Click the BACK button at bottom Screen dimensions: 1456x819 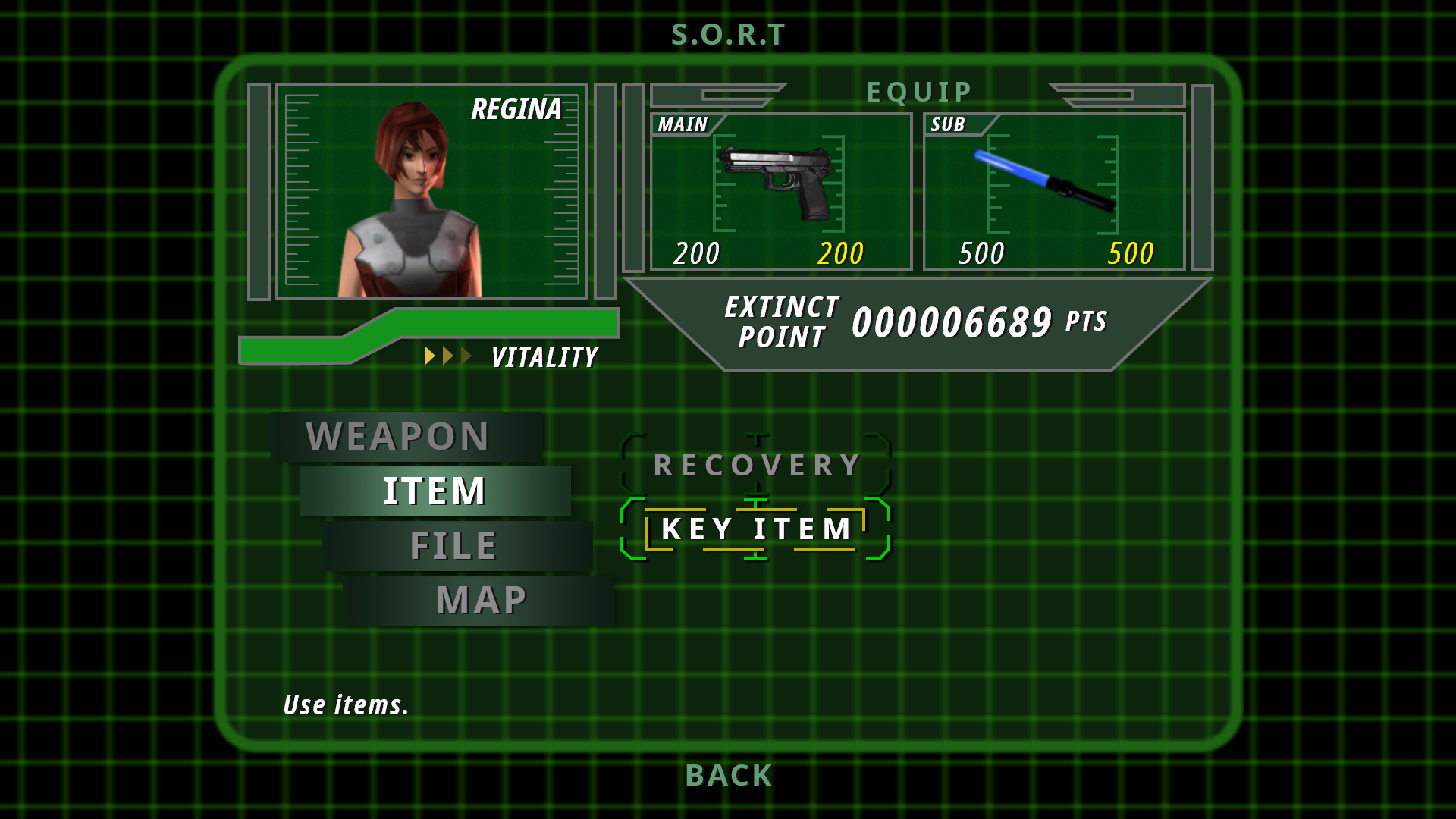[x=727, y=775]
